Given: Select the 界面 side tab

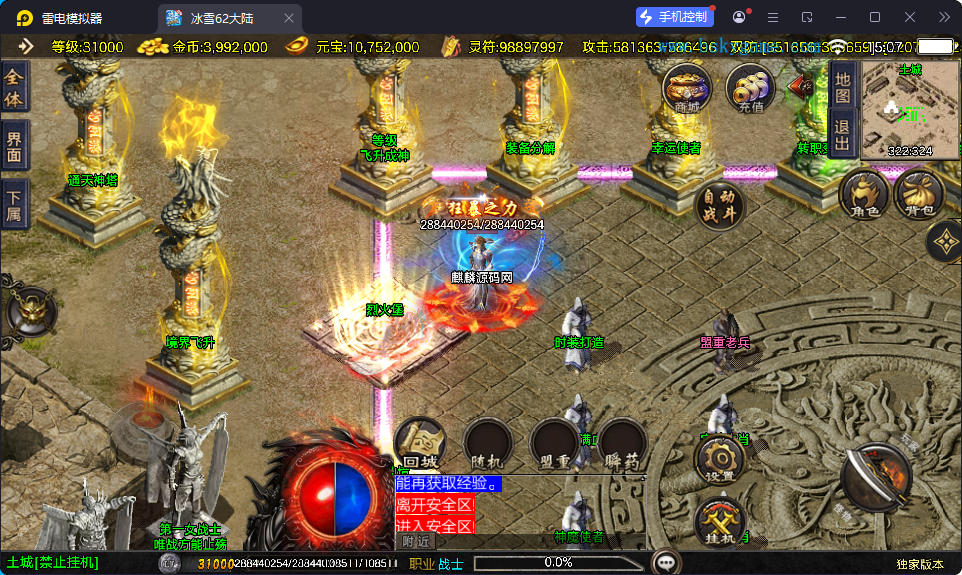Looking at the screenshot, I should (x=14, y=146).
